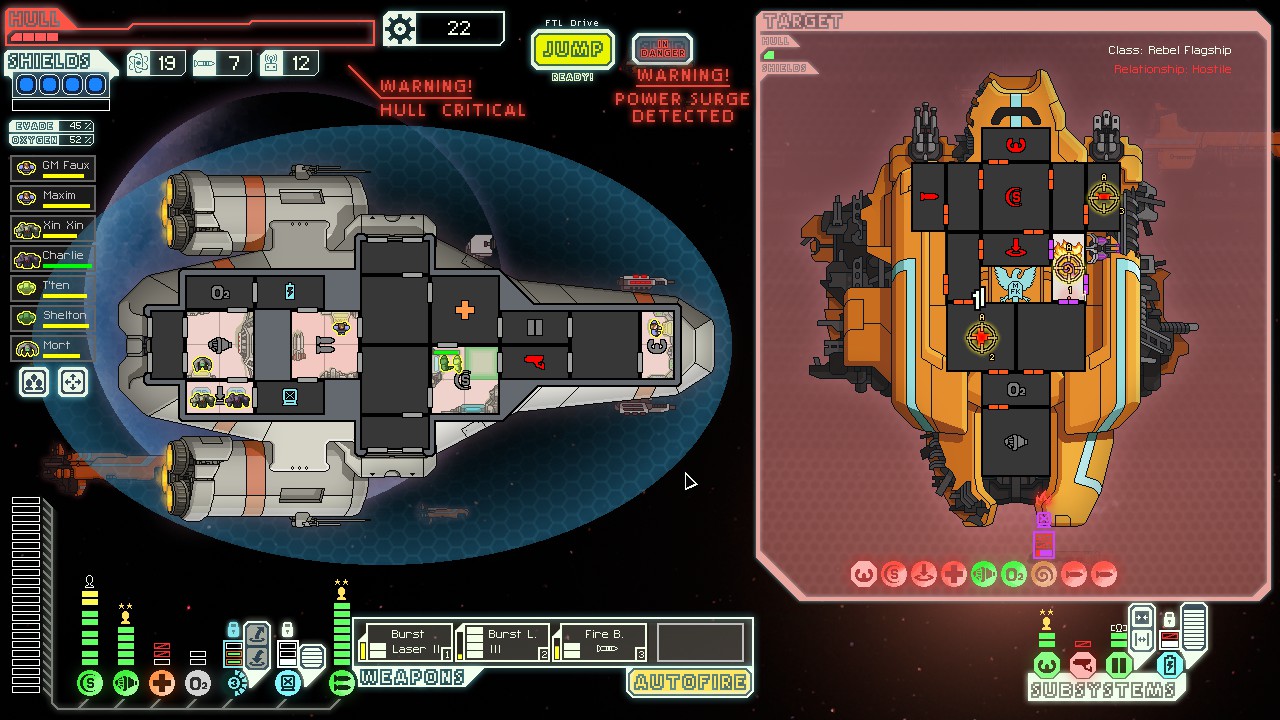Select crew member Shelton
Screen dimensions: 1280x720
click(x=54, y=317)
